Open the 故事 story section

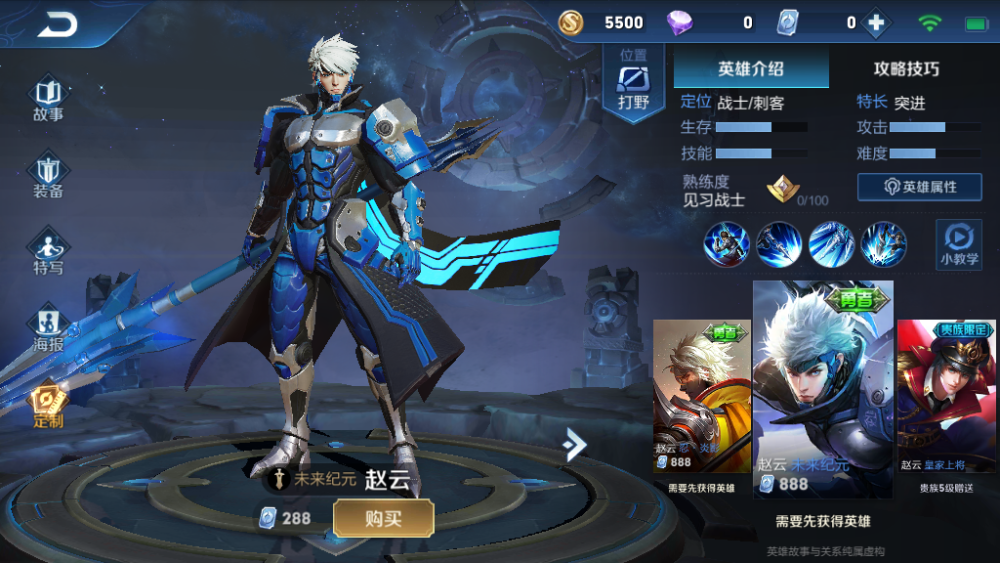pos(48,100)
